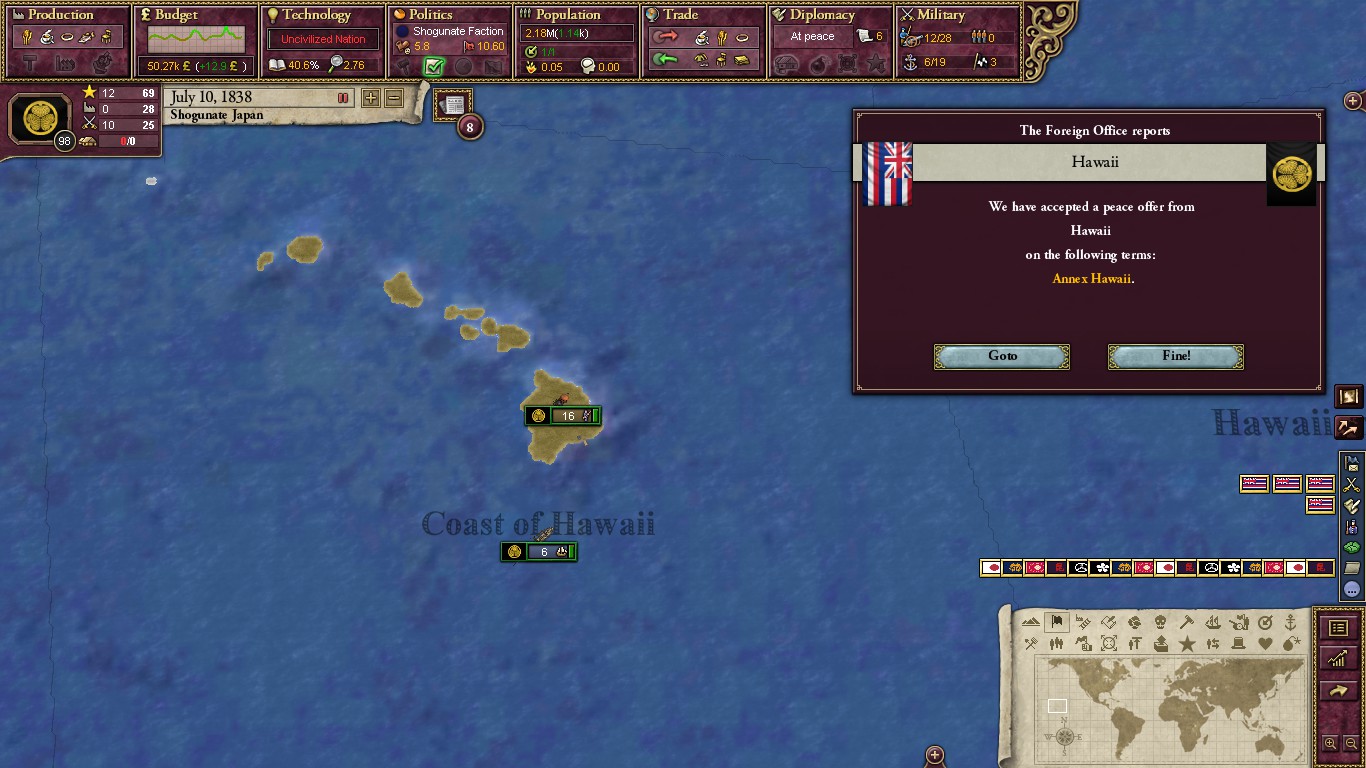1366x768 pixels.
Task: Zoom out with the magnifier minus button
Action: [x=1351, y=743]
